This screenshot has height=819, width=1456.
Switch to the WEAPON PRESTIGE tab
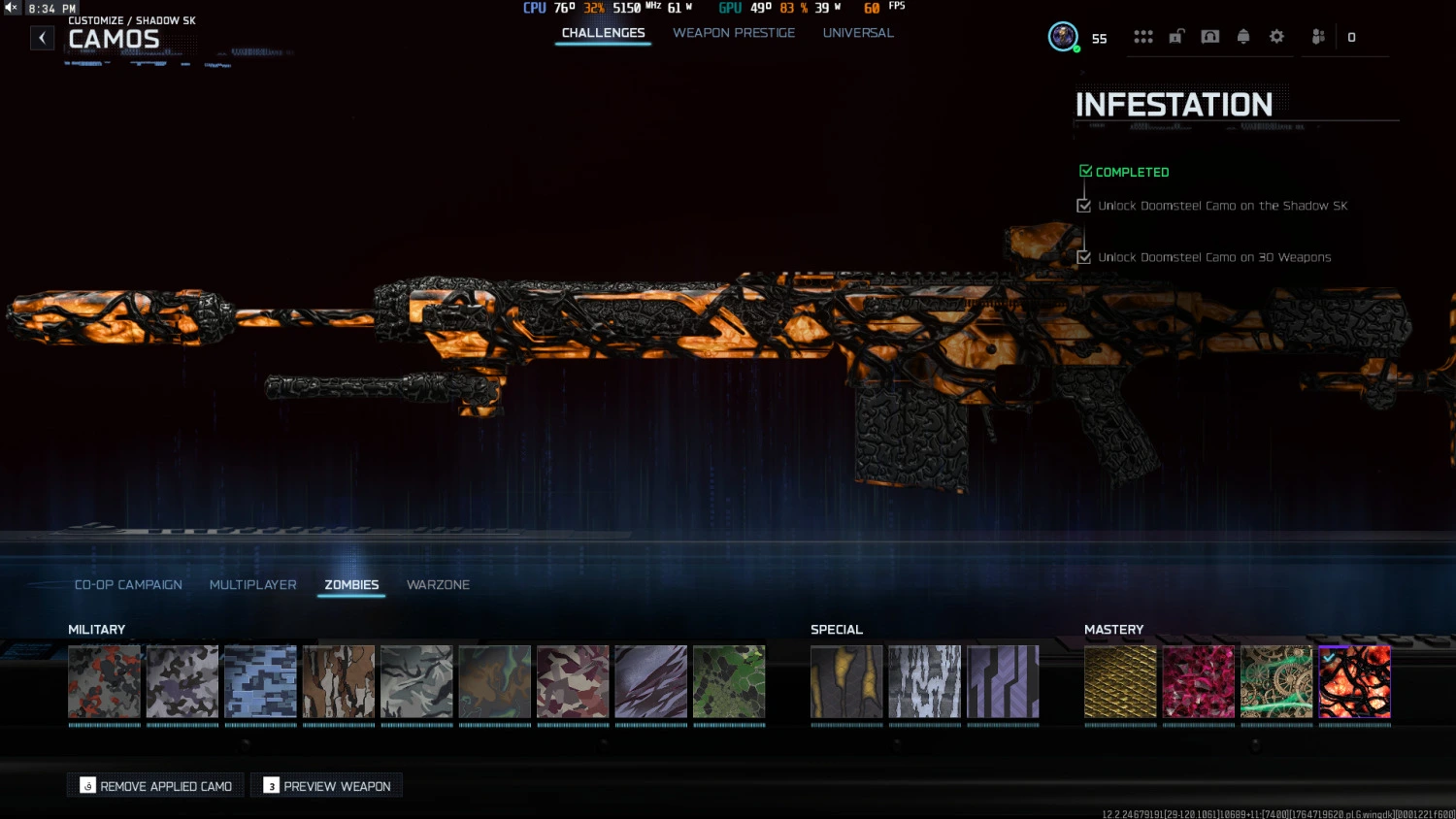pyautogui.click(x=734, y=32)
